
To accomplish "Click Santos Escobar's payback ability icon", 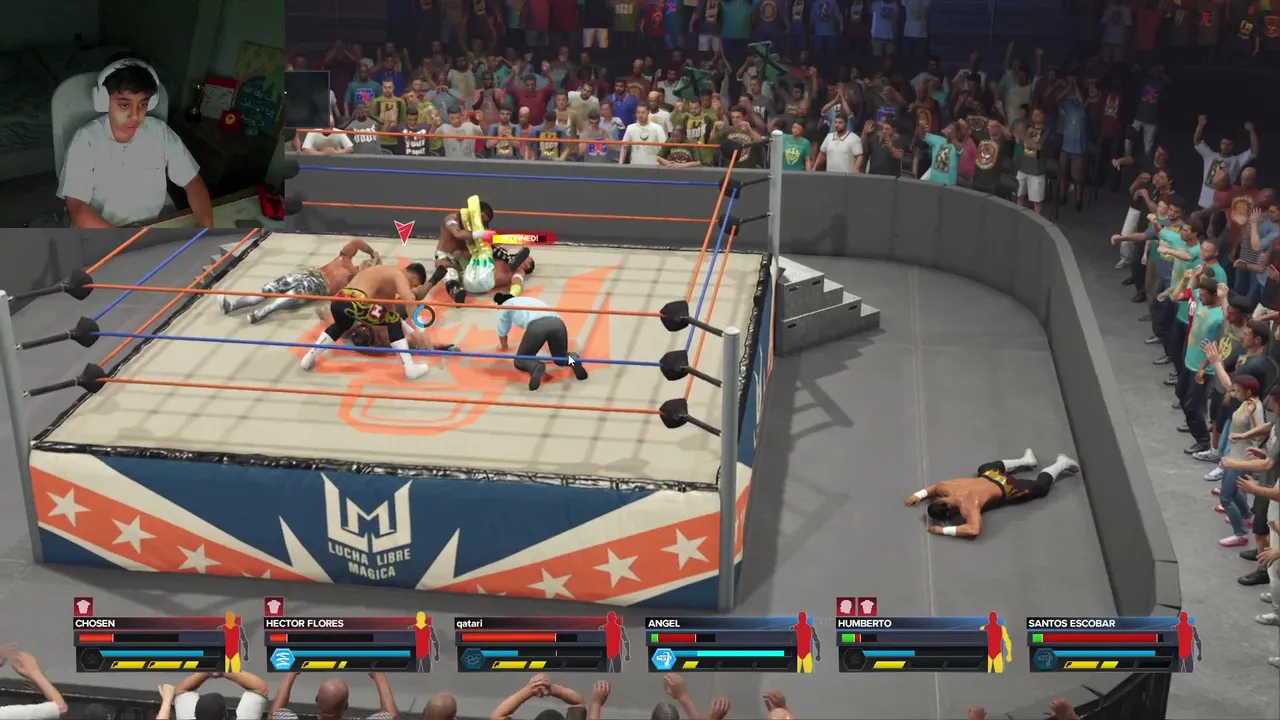I will tap(1044, 658).
